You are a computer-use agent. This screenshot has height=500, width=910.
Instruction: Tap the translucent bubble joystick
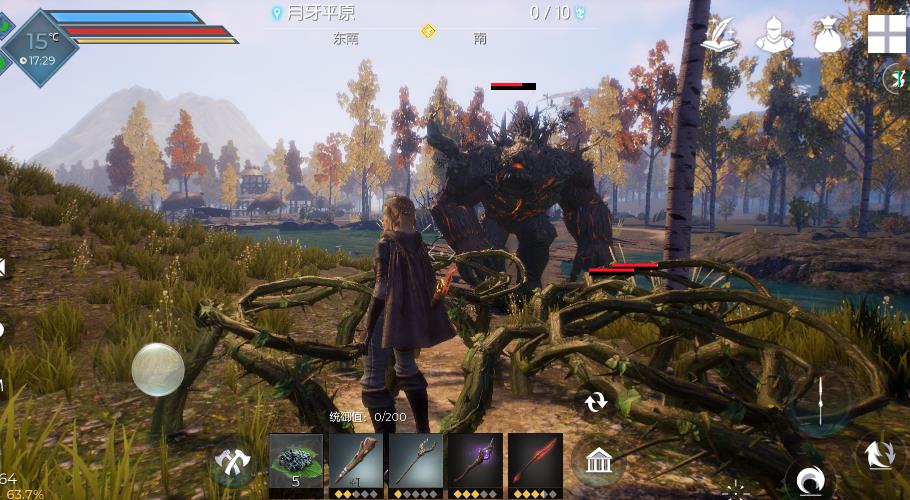[x=158, y=369]
